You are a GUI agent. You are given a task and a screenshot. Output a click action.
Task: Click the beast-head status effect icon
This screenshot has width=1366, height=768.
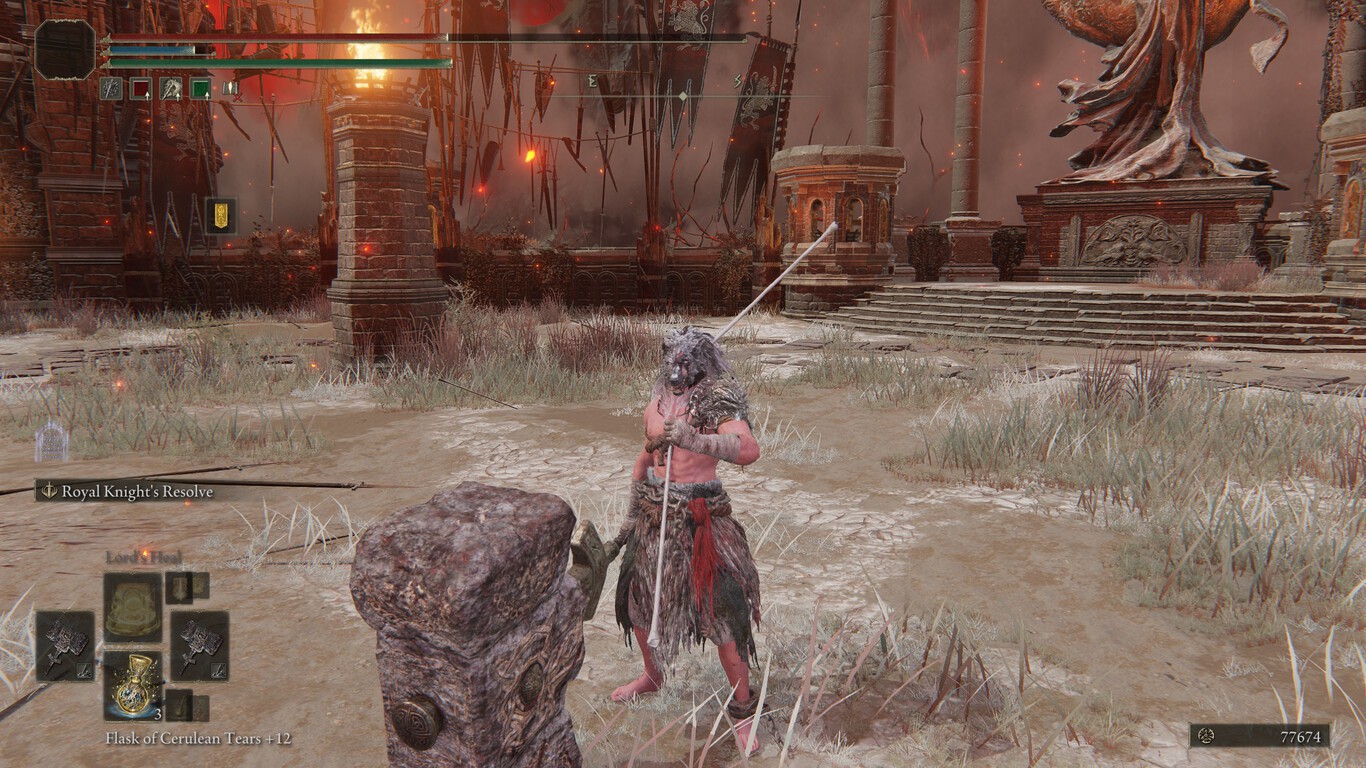(x=170, y=89)
